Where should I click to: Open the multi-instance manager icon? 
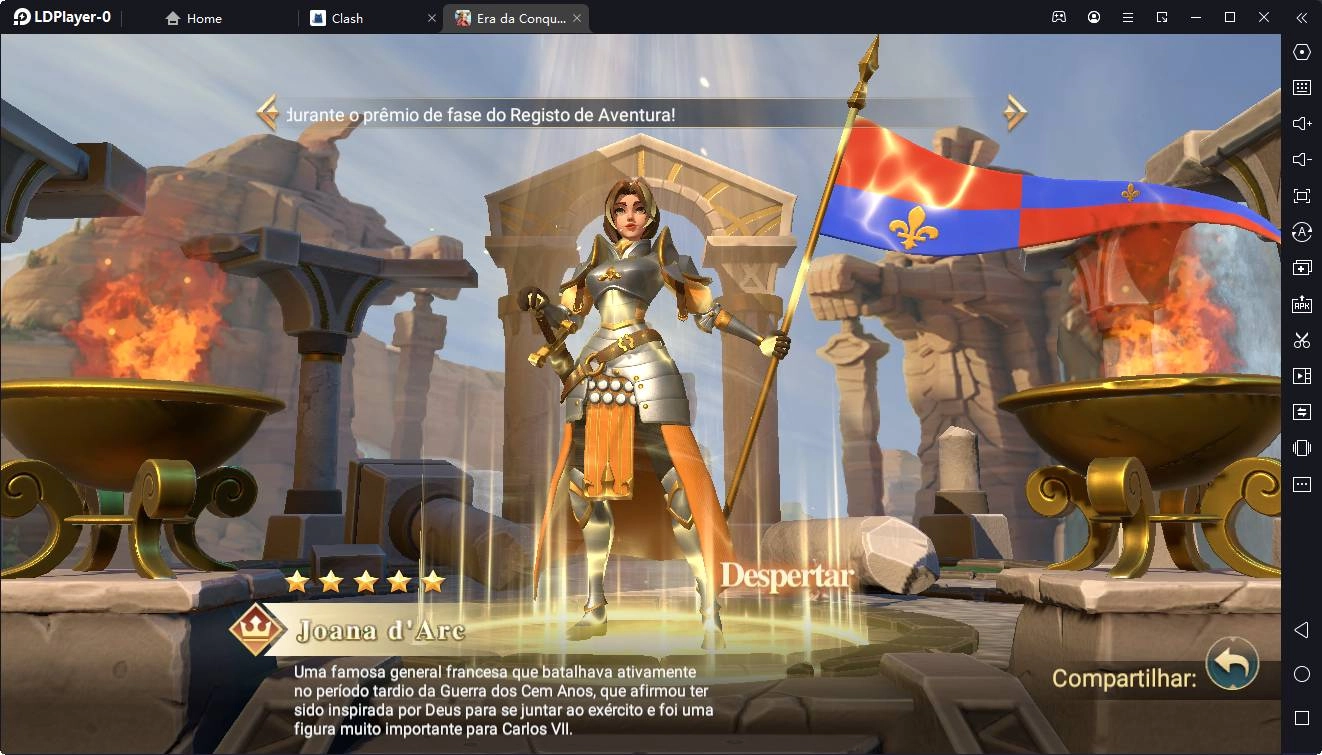pos(1301,267)
